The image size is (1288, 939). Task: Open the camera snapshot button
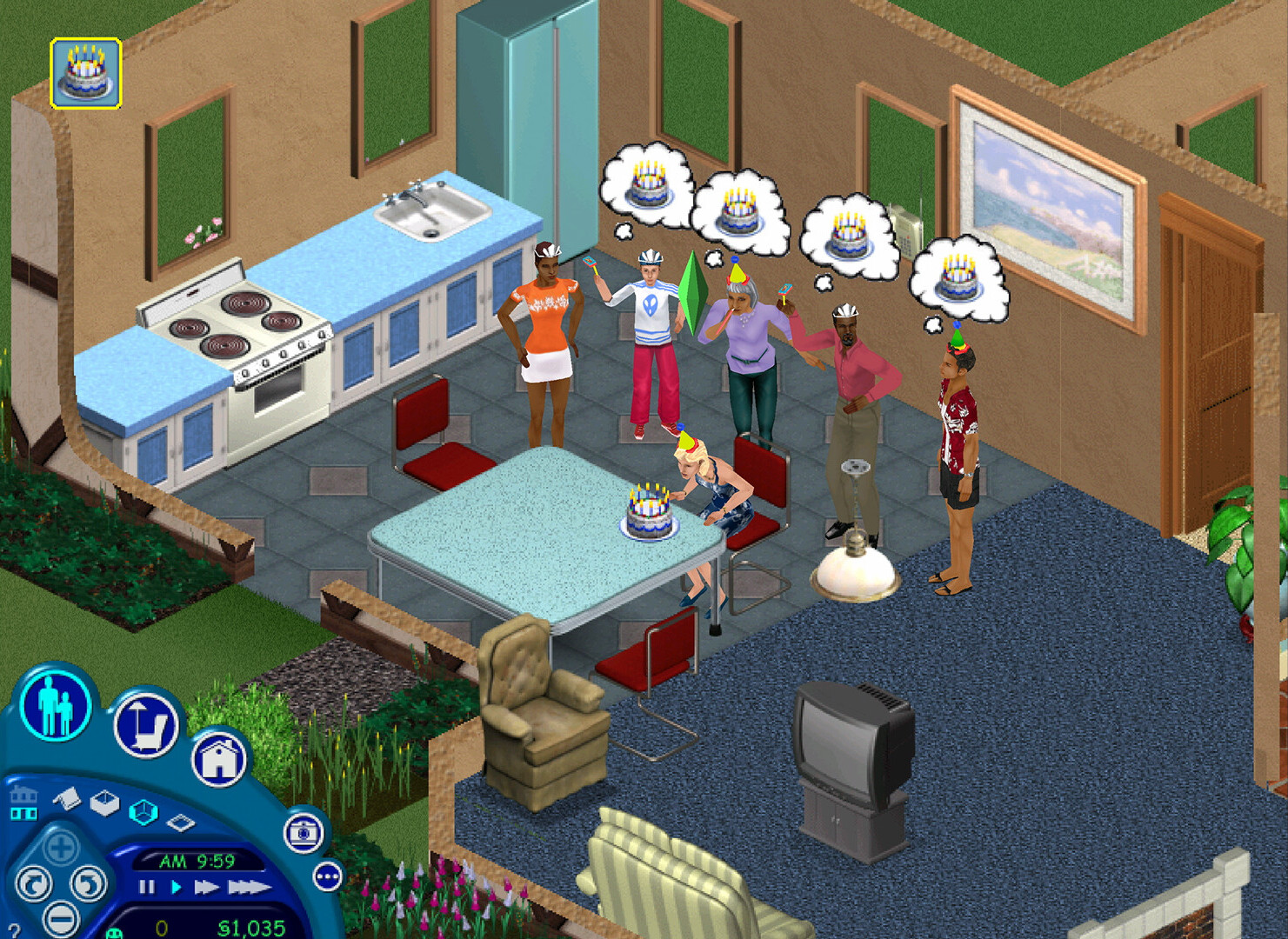[x=304, y=832]
